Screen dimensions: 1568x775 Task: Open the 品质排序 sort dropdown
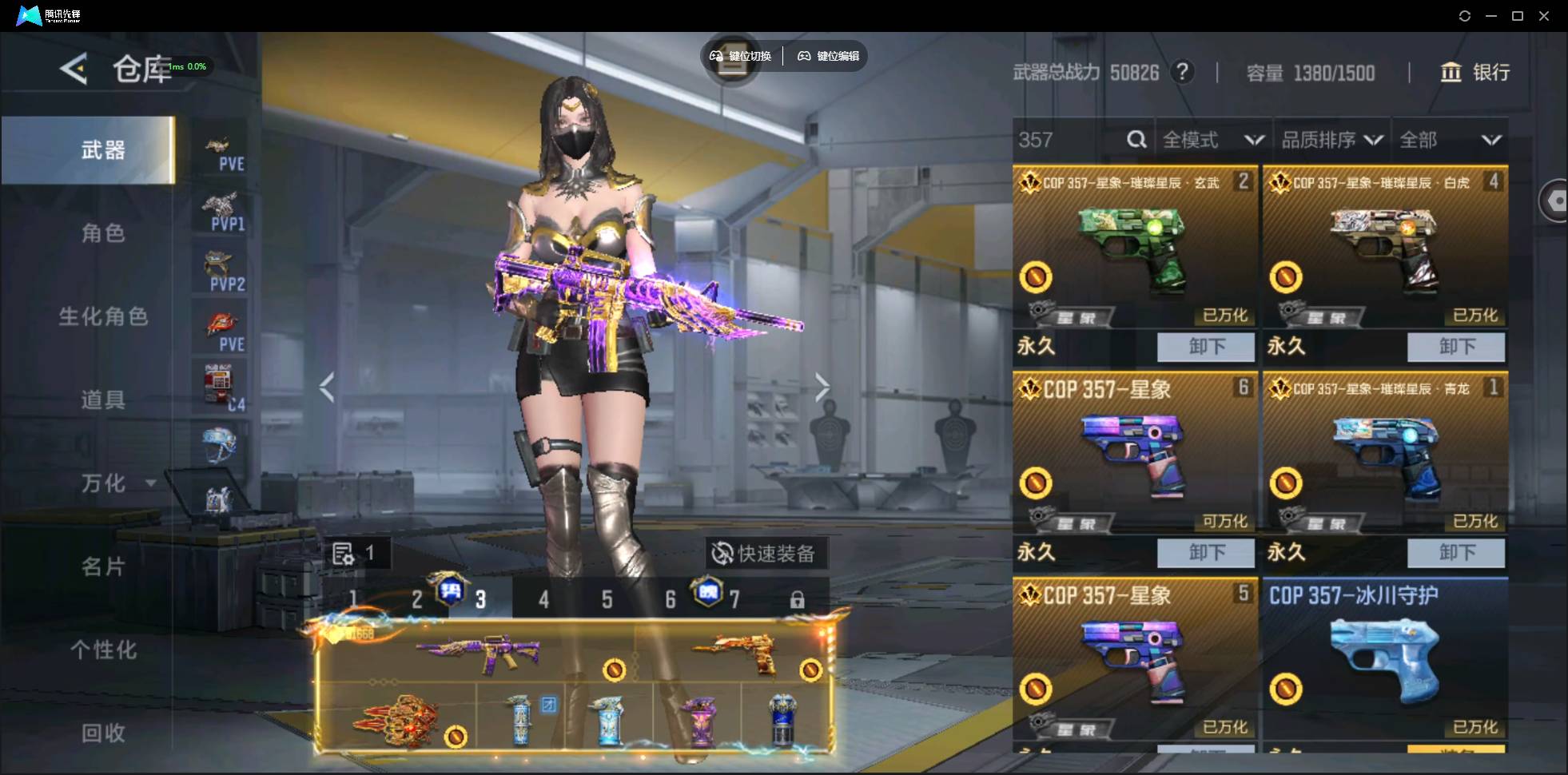click(x=1331, y=141)
